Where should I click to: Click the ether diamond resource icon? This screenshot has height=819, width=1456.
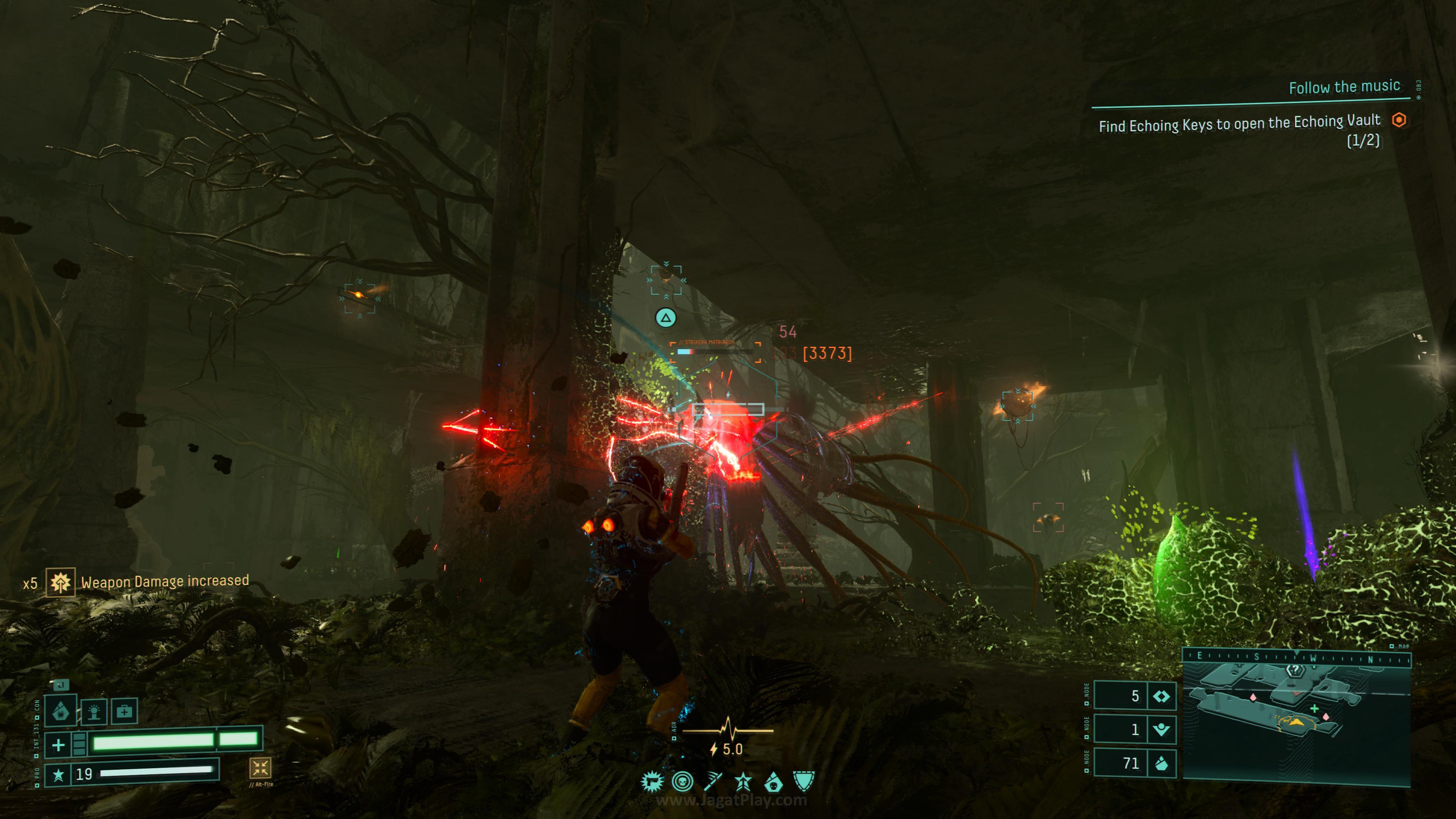(x=1161, y=697)
